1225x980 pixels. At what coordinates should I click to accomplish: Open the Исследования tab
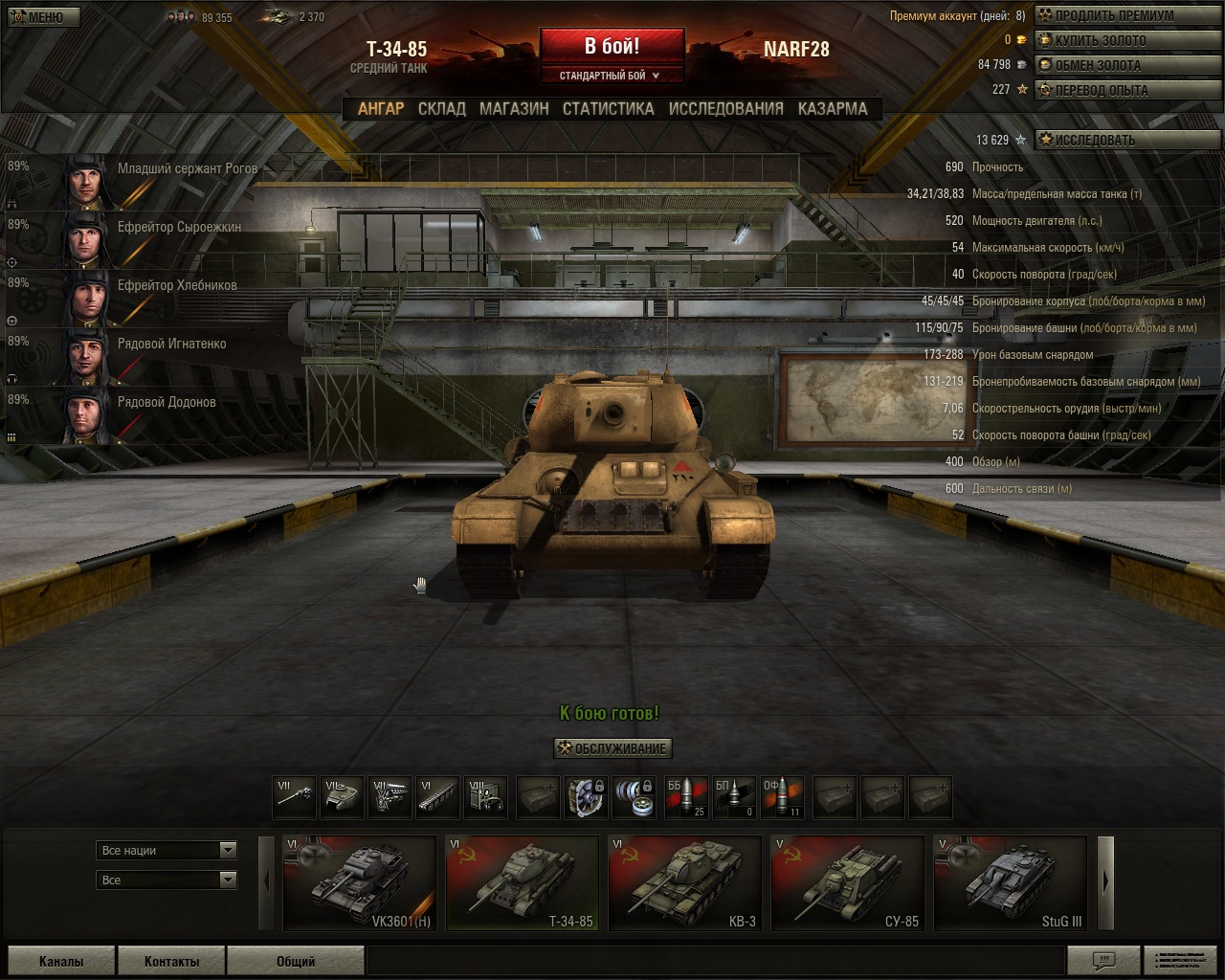coord(725,109)
